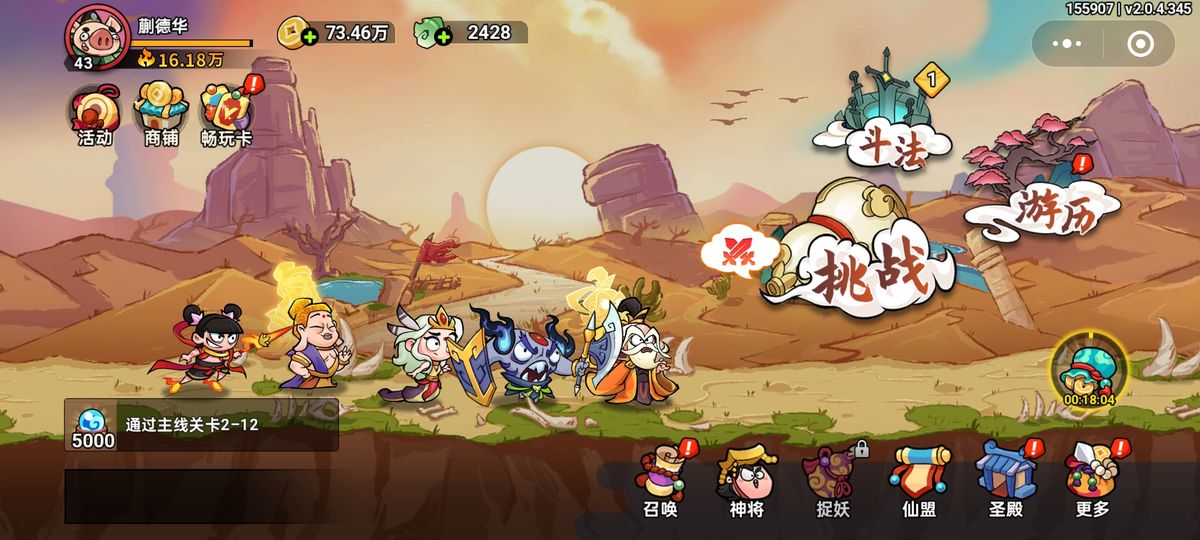Open the mini-program three-dot menu
The image size is (1200, 540).
1067,44
